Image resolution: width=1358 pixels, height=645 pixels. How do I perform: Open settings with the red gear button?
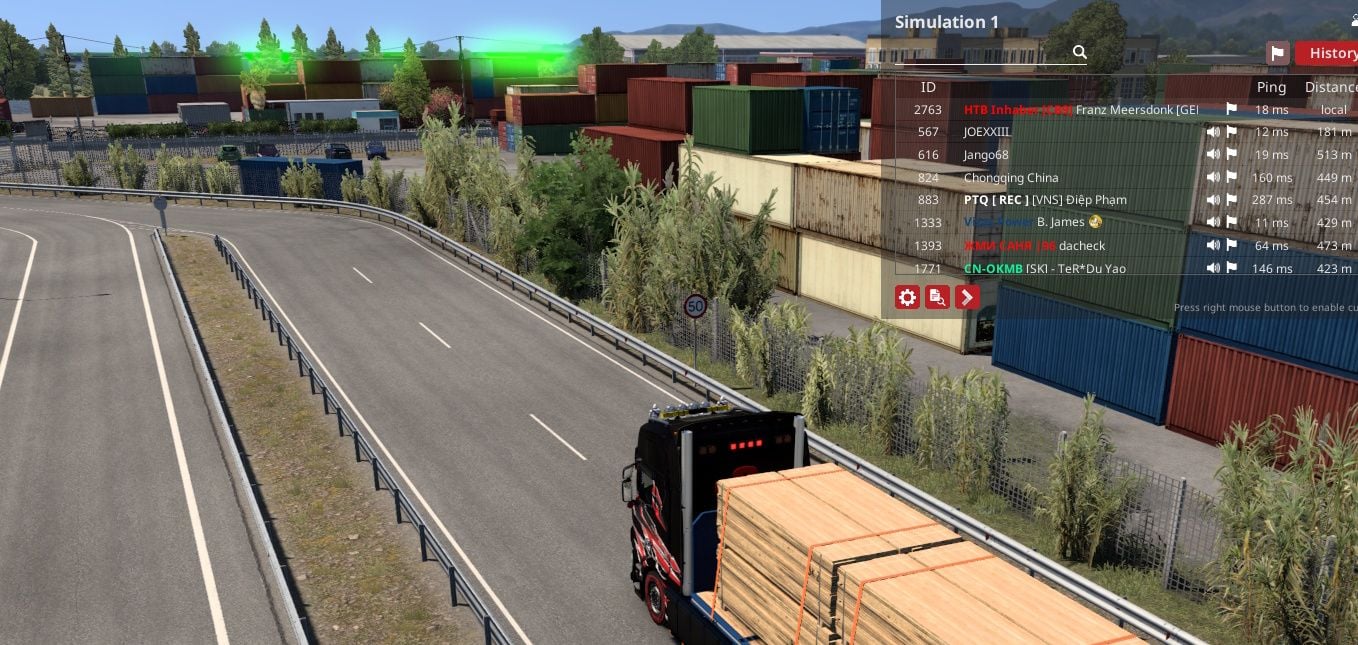tap(907, 297)
